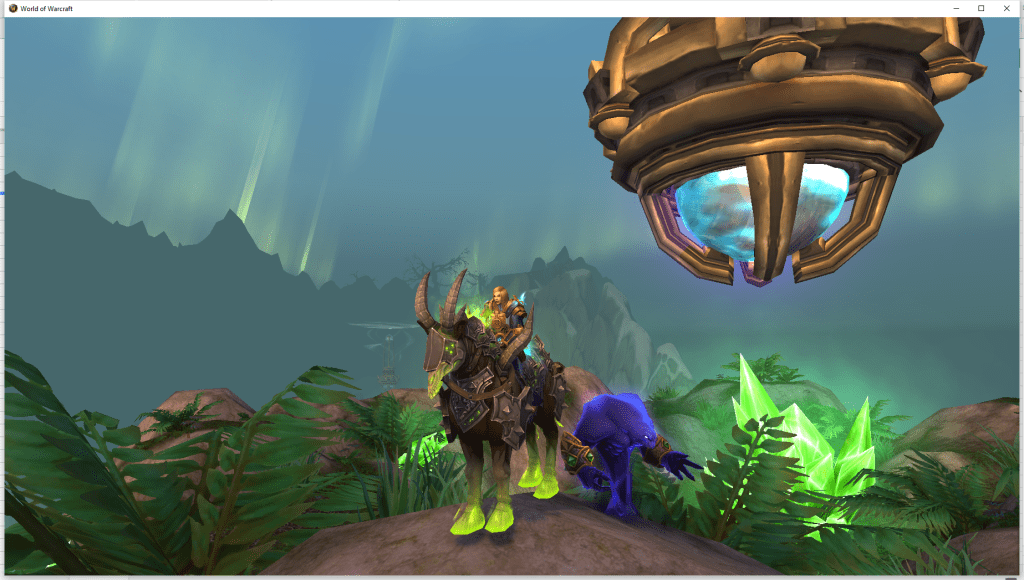1024x580 pixels.
Task: Maximize the World of Warcraft window
Action: [981, 8]
